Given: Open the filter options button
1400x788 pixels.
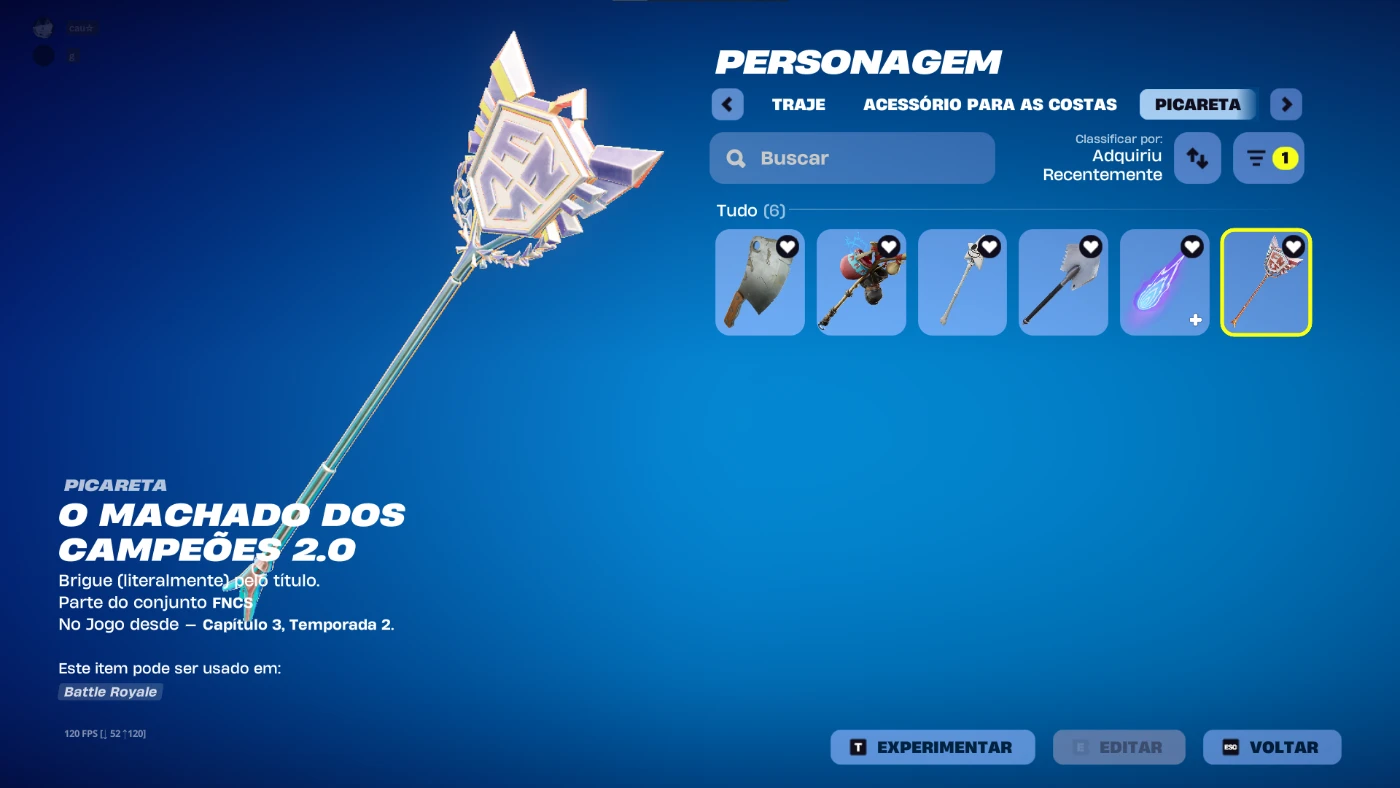Looking at the screenshot, I should pyautogui.click(x=1268, y=158).
